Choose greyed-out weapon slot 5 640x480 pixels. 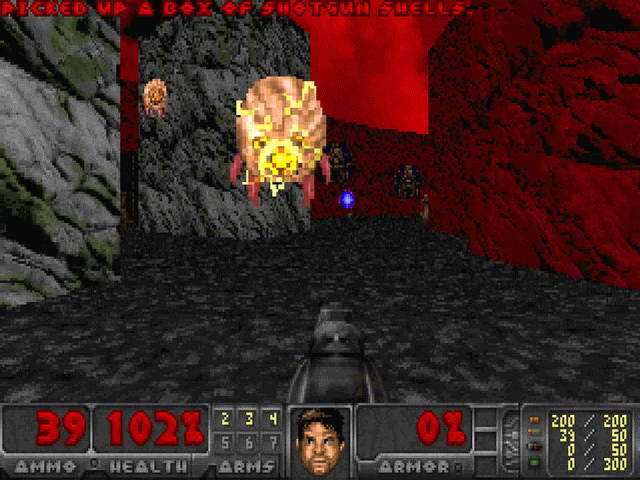click(x=225, y=441)
